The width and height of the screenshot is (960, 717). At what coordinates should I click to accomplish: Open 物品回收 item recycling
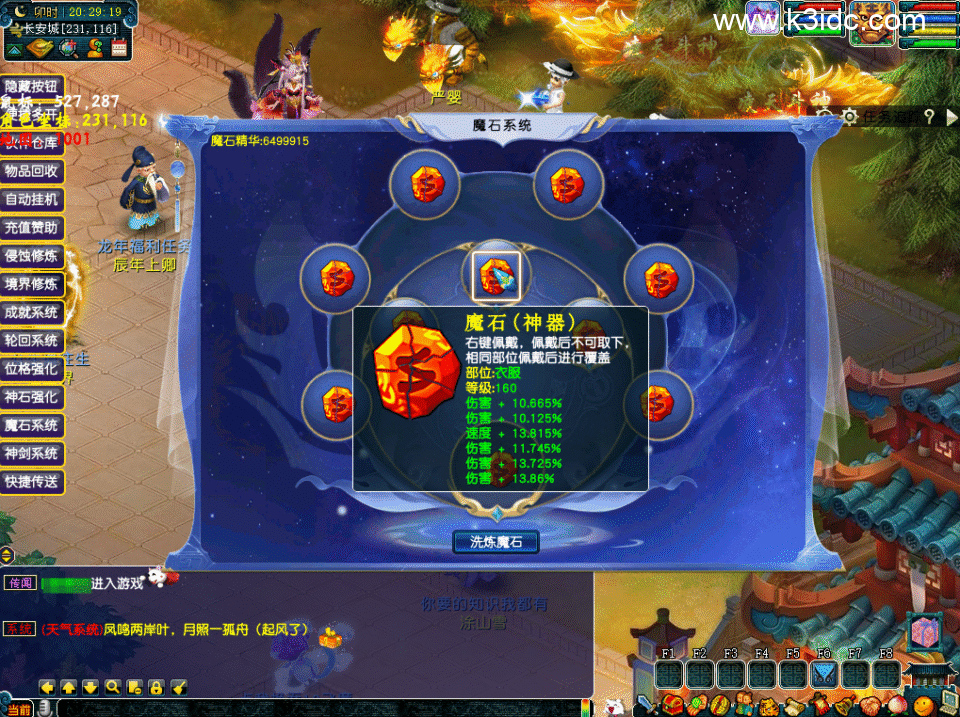pyautogui.click(x=33, y=172)
